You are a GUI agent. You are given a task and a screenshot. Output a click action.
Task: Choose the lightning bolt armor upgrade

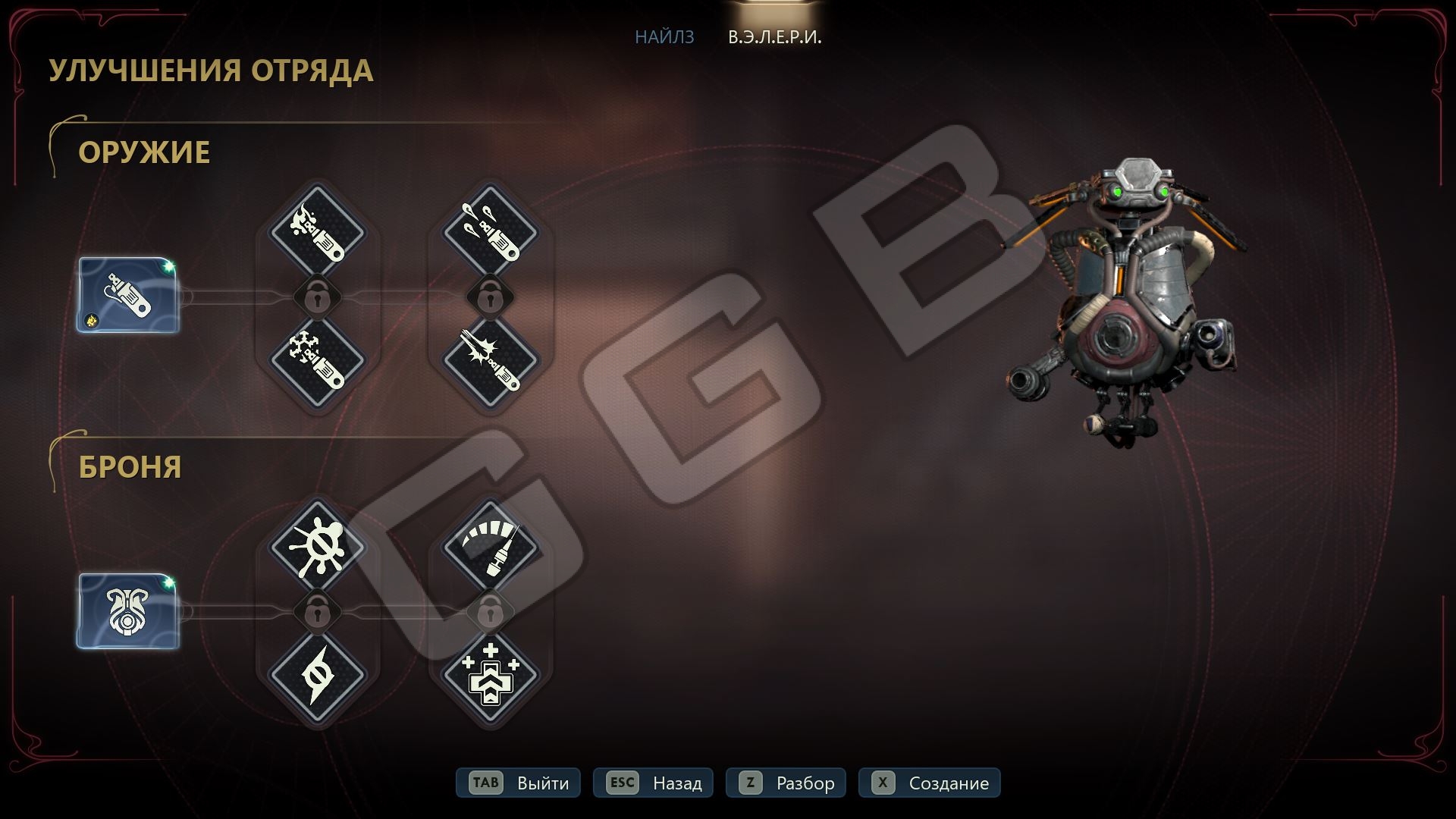[318, 673]
